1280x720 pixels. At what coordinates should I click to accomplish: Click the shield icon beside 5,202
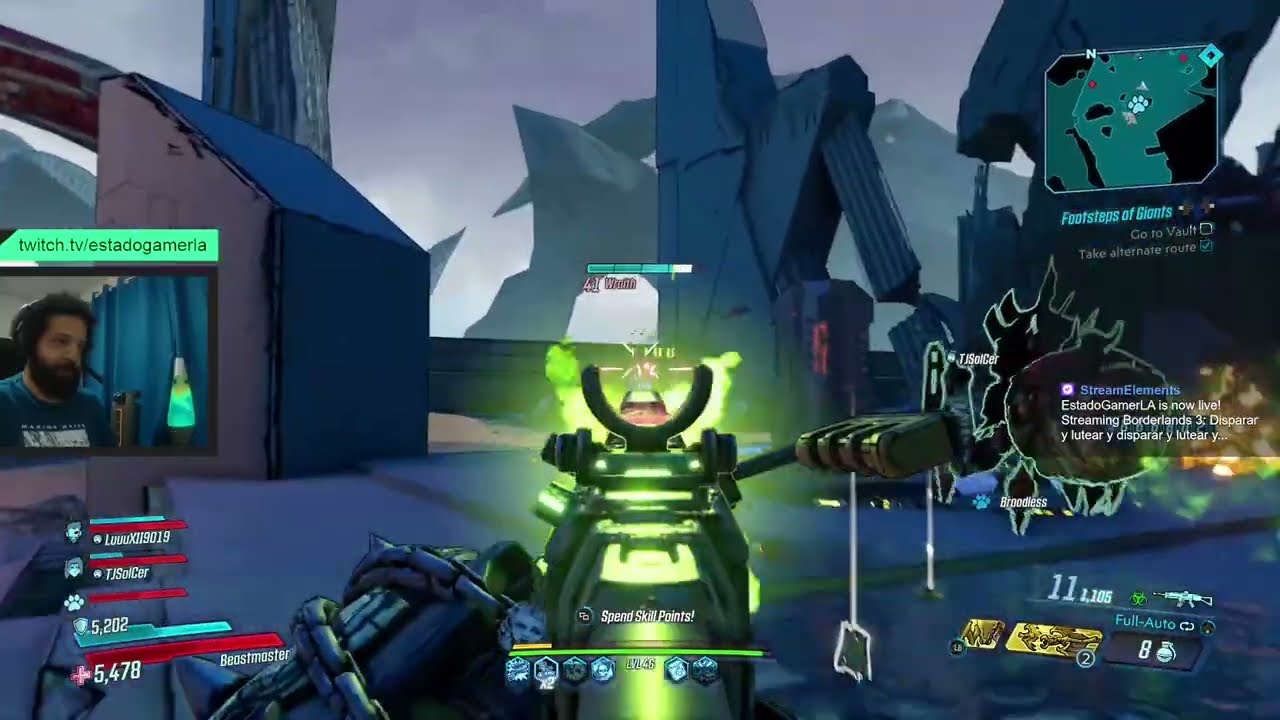(80, 627)
